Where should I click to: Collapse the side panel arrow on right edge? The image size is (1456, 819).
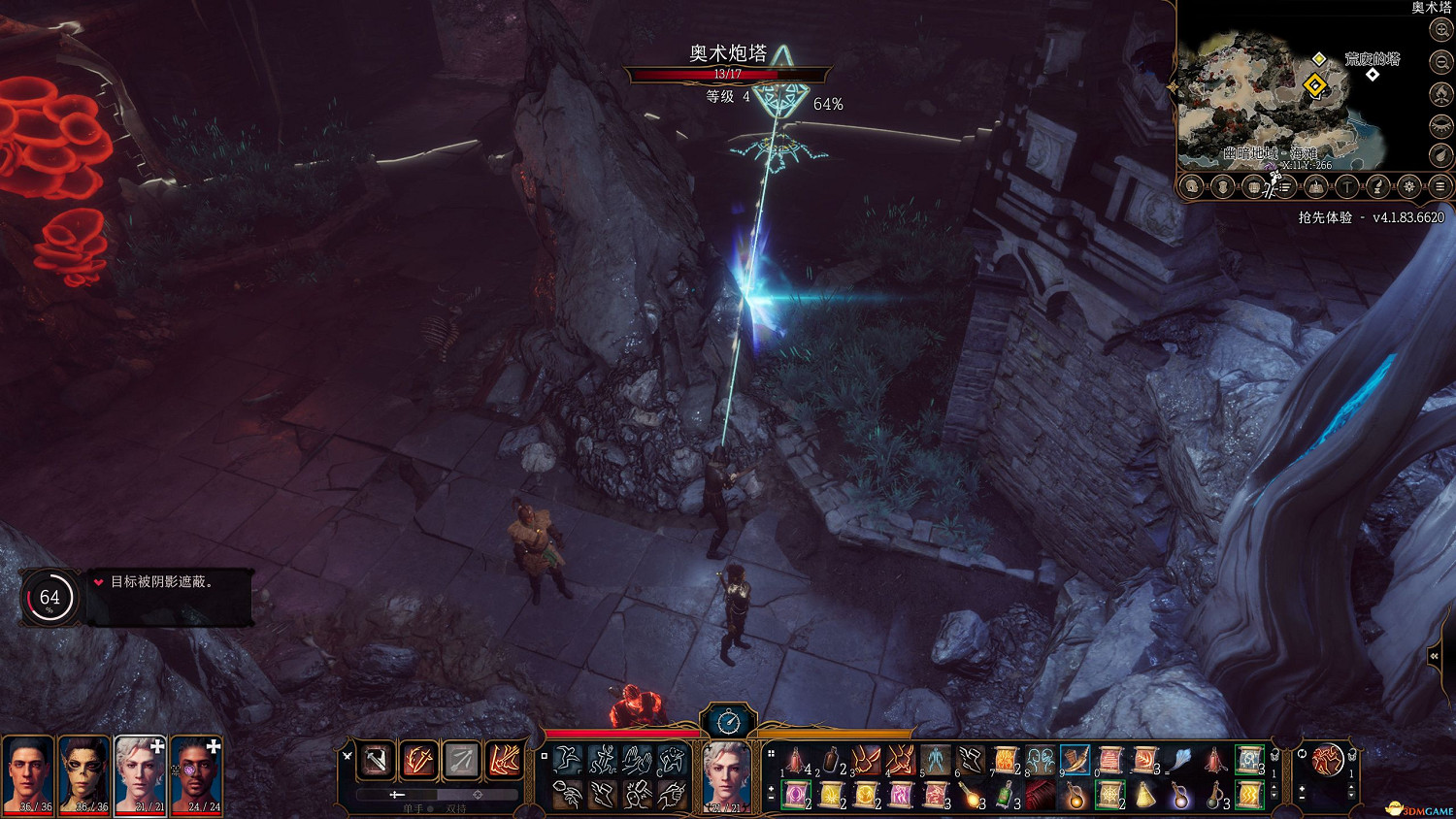click(1434, 657)
